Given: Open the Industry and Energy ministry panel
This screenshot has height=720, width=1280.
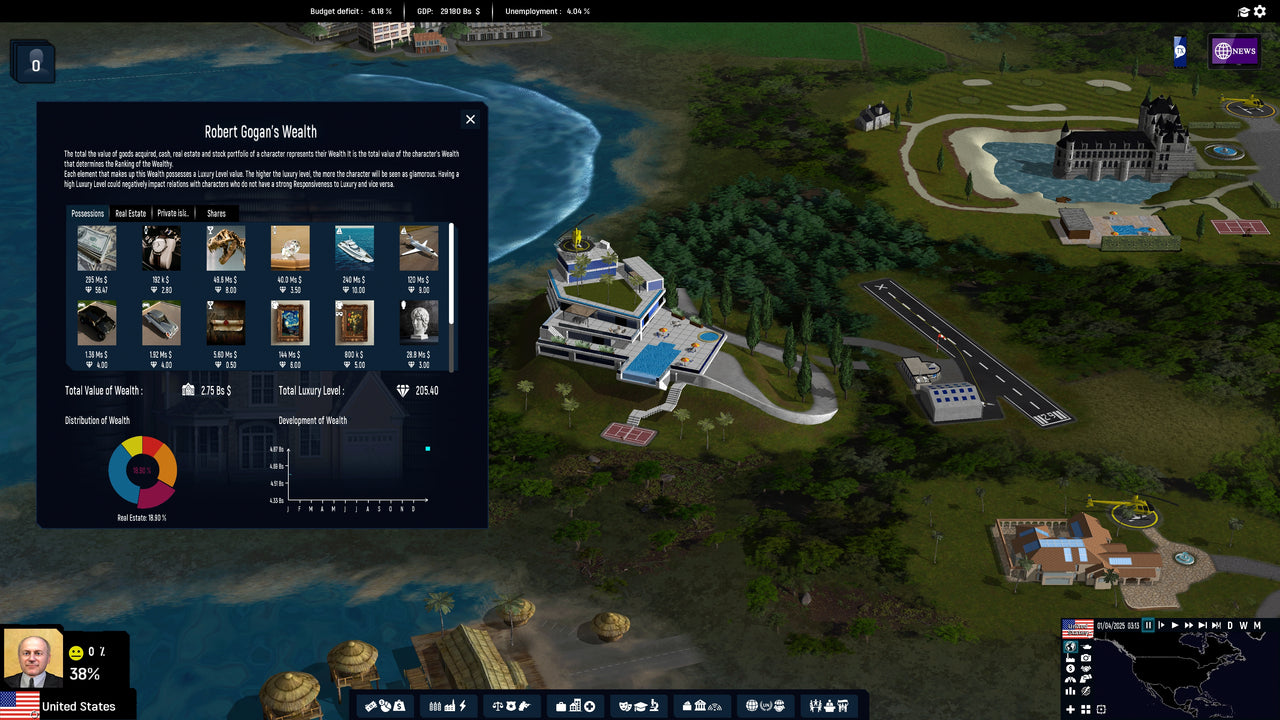Looking at the screenshot, I should (x=447, y=705).
